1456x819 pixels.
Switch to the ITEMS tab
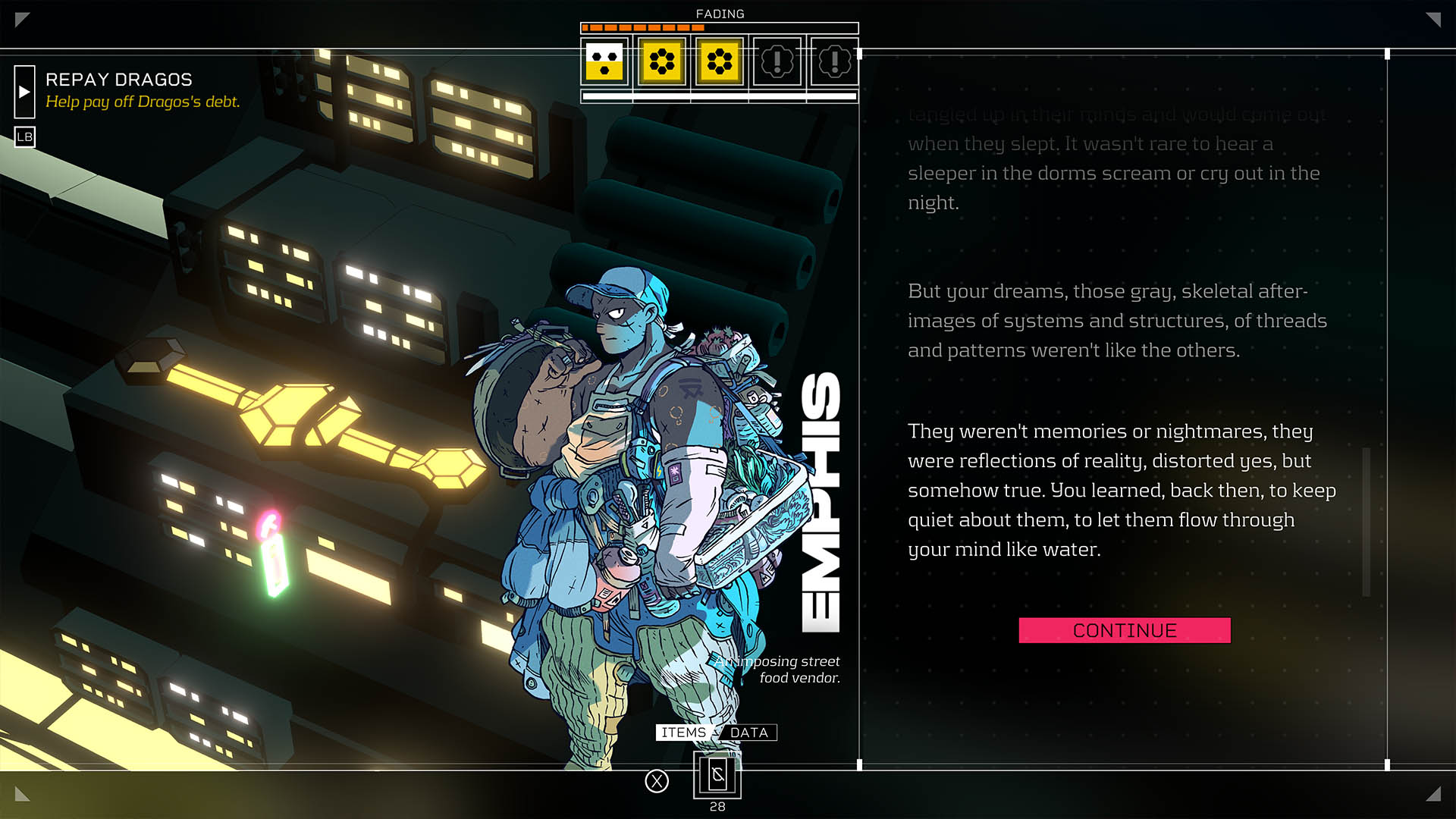tap(682, 733)
